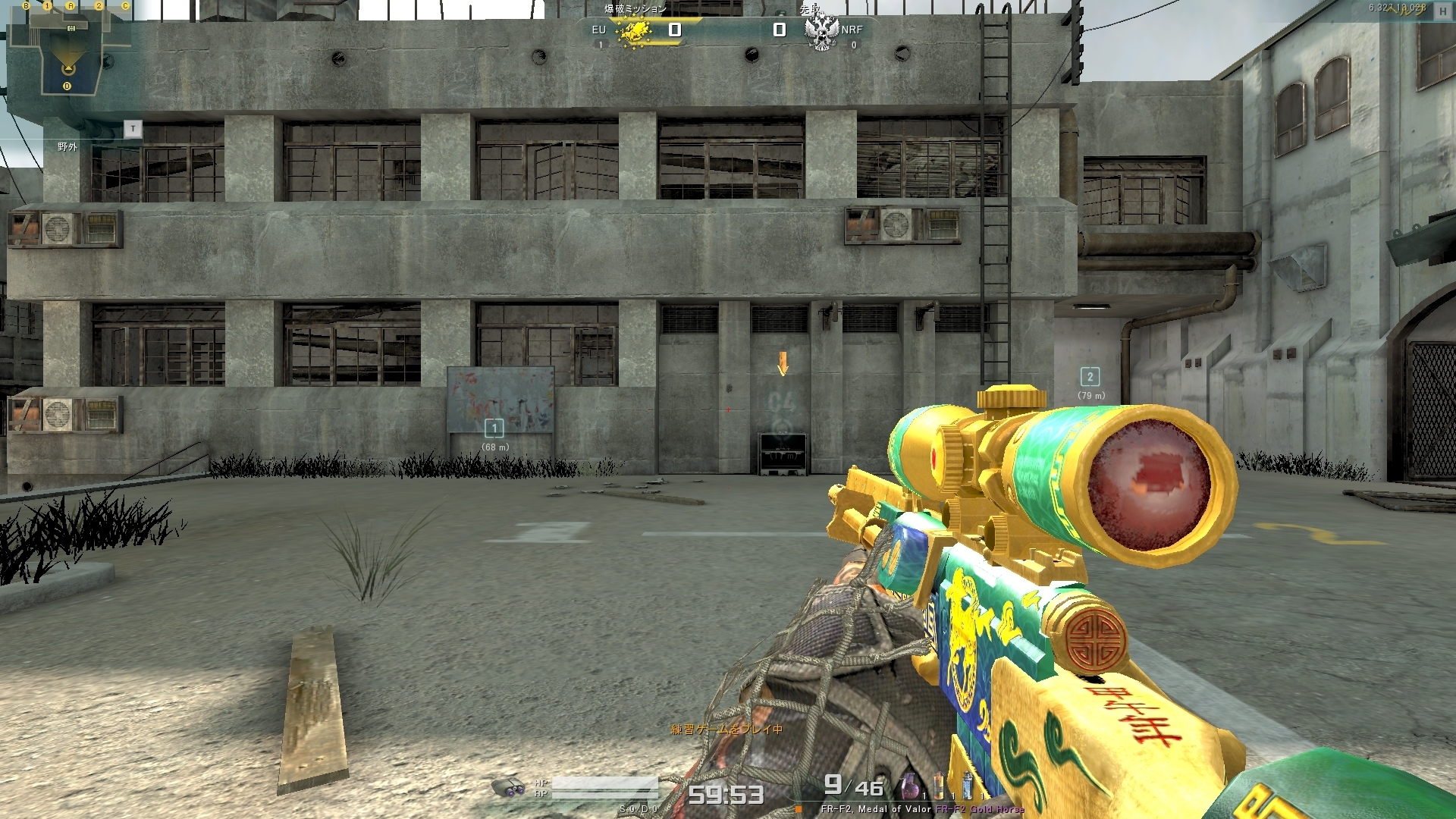The width and height of the screenshot is (1456, 819).
Task: Choose the purple frag grenade icon
Action: click(909, 786)
